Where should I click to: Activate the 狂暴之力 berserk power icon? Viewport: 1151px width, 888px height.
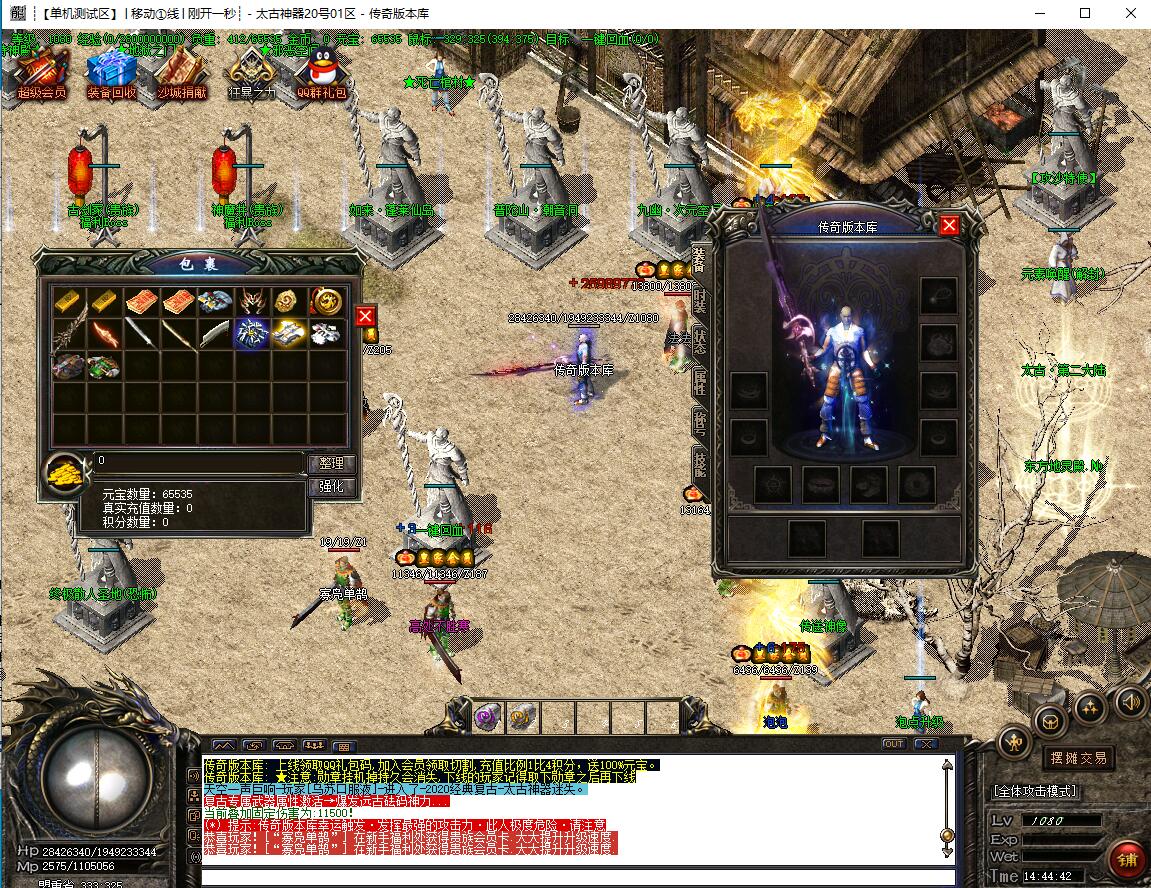click(x=251, y=73)
